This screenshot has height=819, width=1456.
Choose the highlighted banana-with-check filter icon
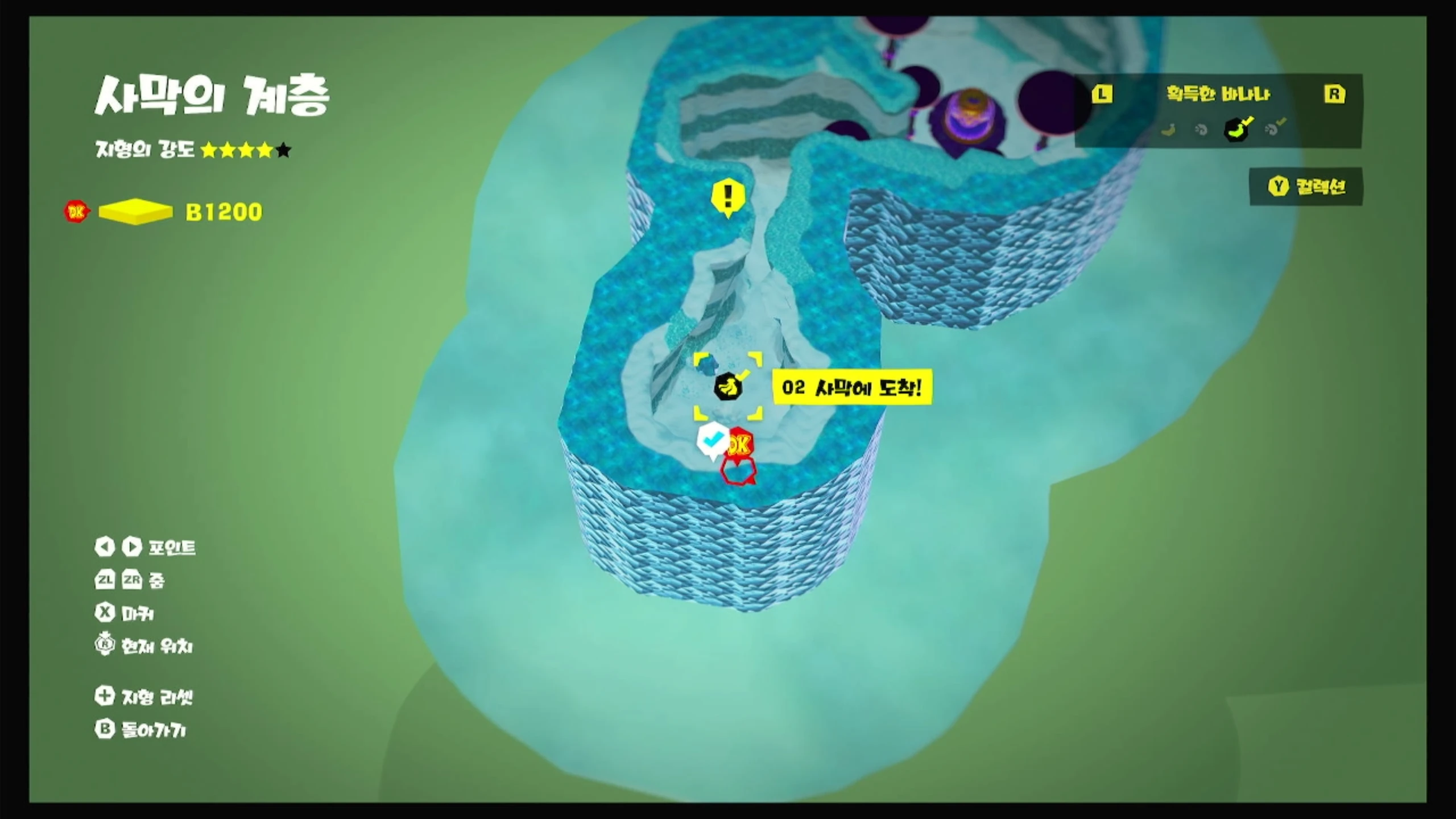[x=1236, y=129]
